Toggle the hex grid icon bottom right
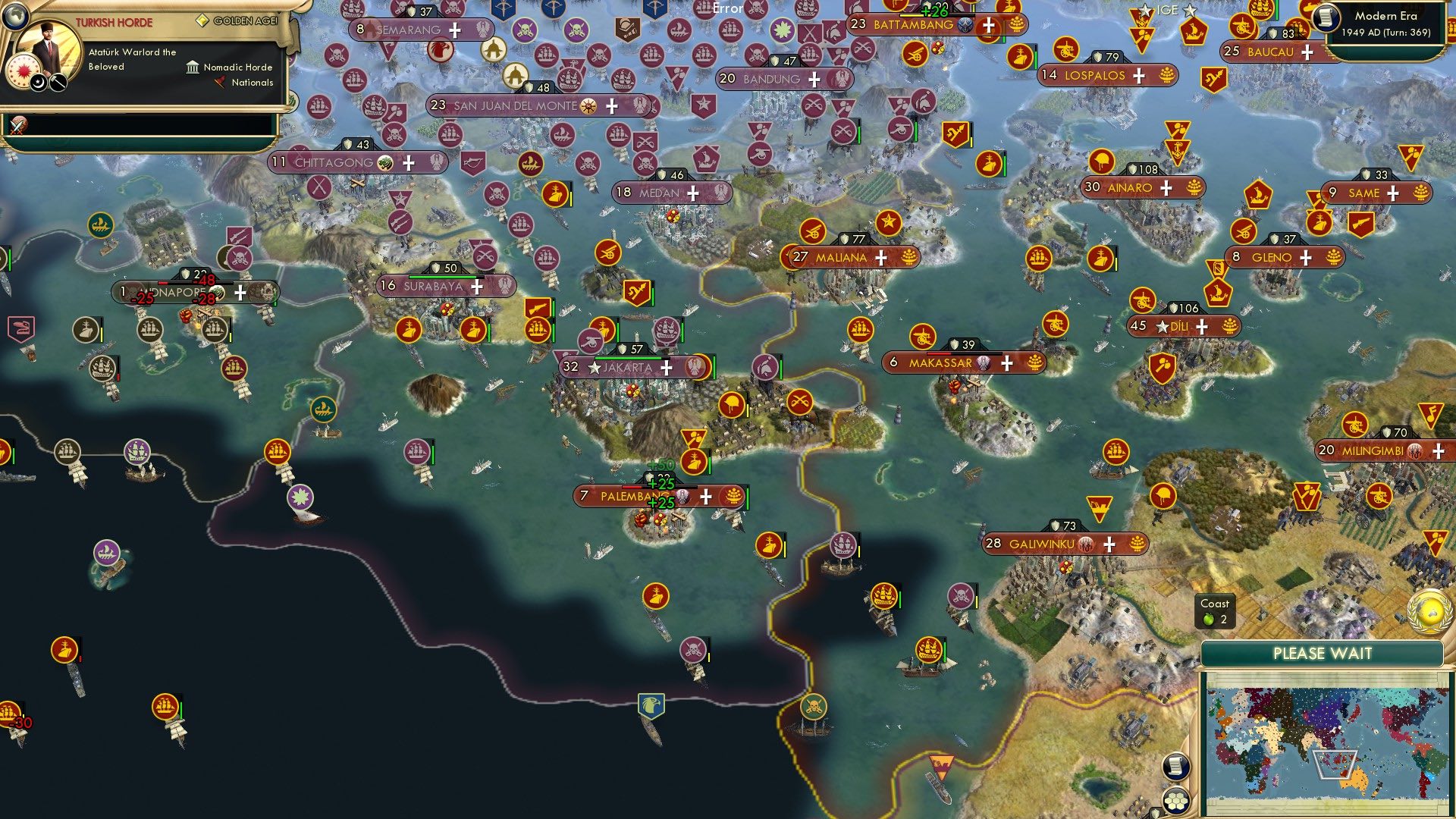Screen dimensions: 1456x819 click(x=1176, y=801)
